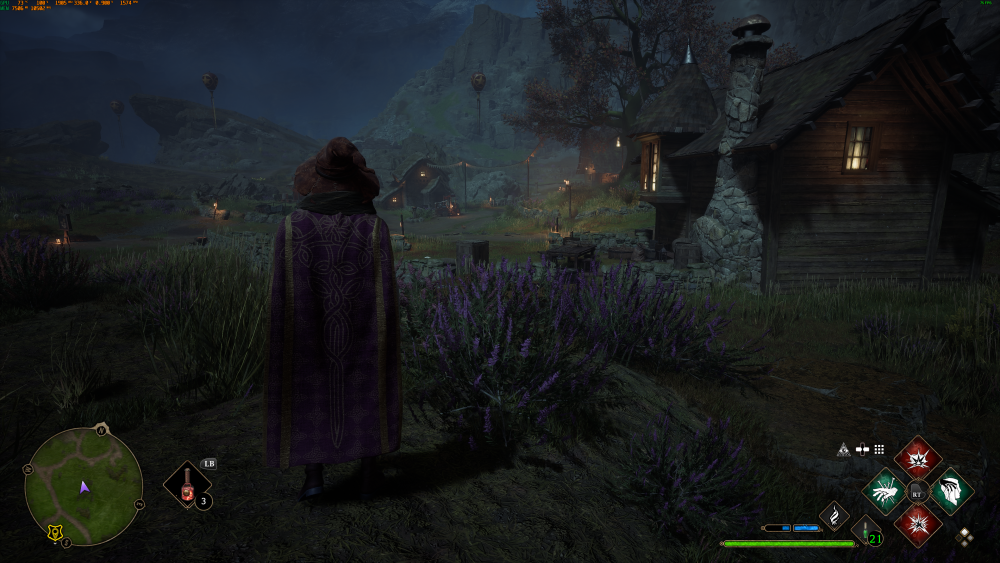Click the white dotted grid icon
The height and width of the screenshot is (563, 1000).
click(x=880, y=450)
